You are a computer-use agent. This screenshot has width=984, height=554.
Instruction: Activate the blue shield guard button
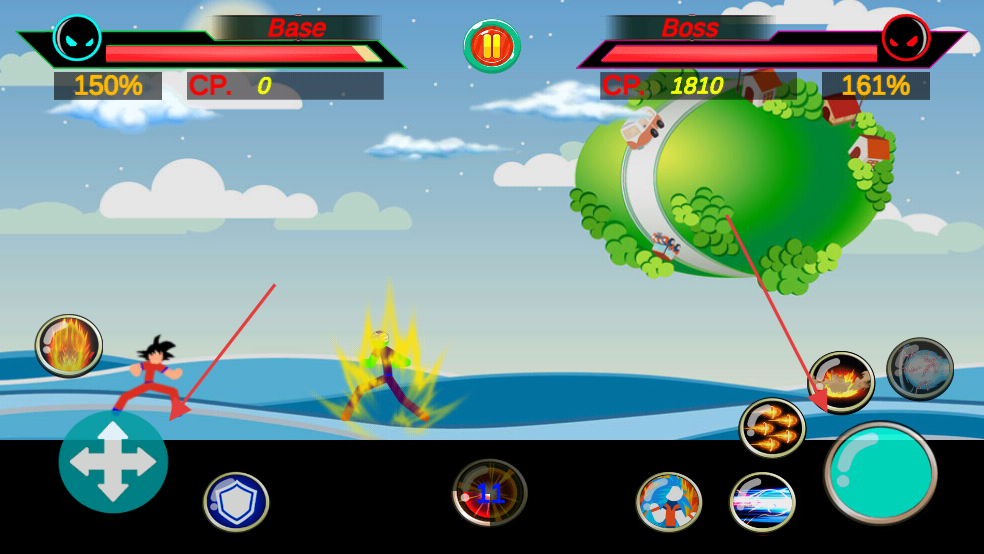tap(236, 501)
